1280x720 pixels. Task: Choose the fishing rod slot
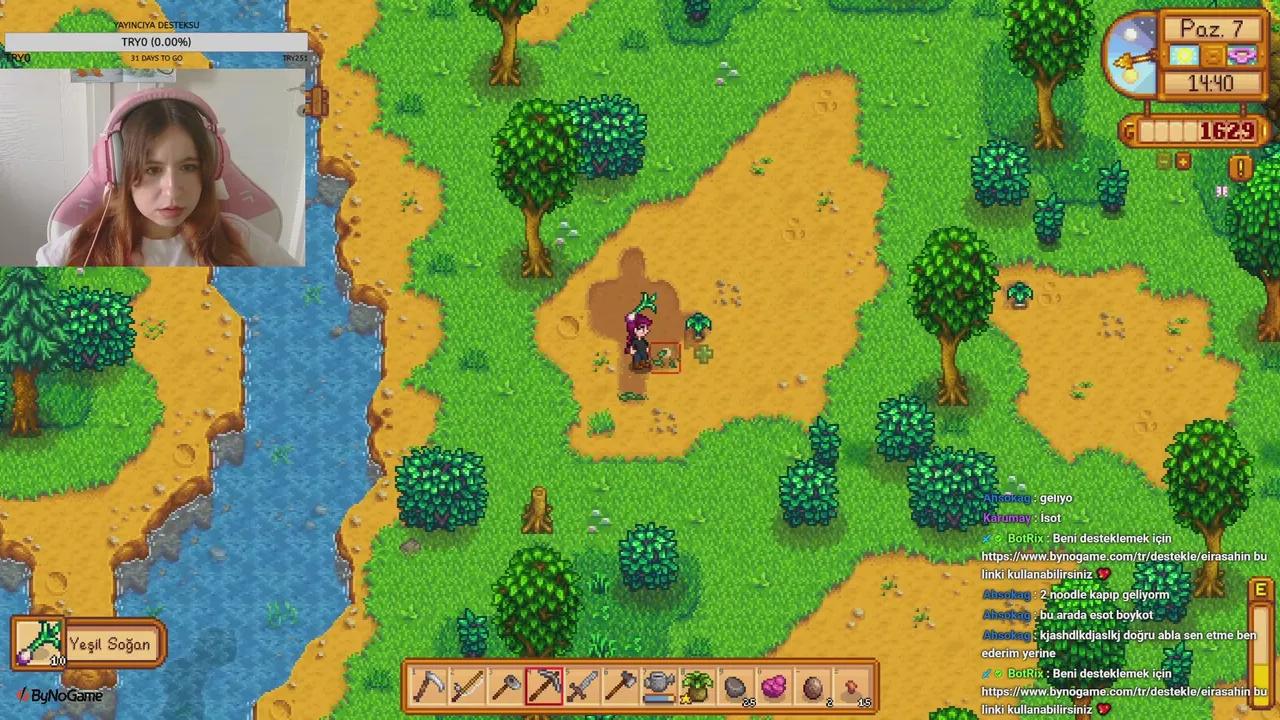(468, 687)
